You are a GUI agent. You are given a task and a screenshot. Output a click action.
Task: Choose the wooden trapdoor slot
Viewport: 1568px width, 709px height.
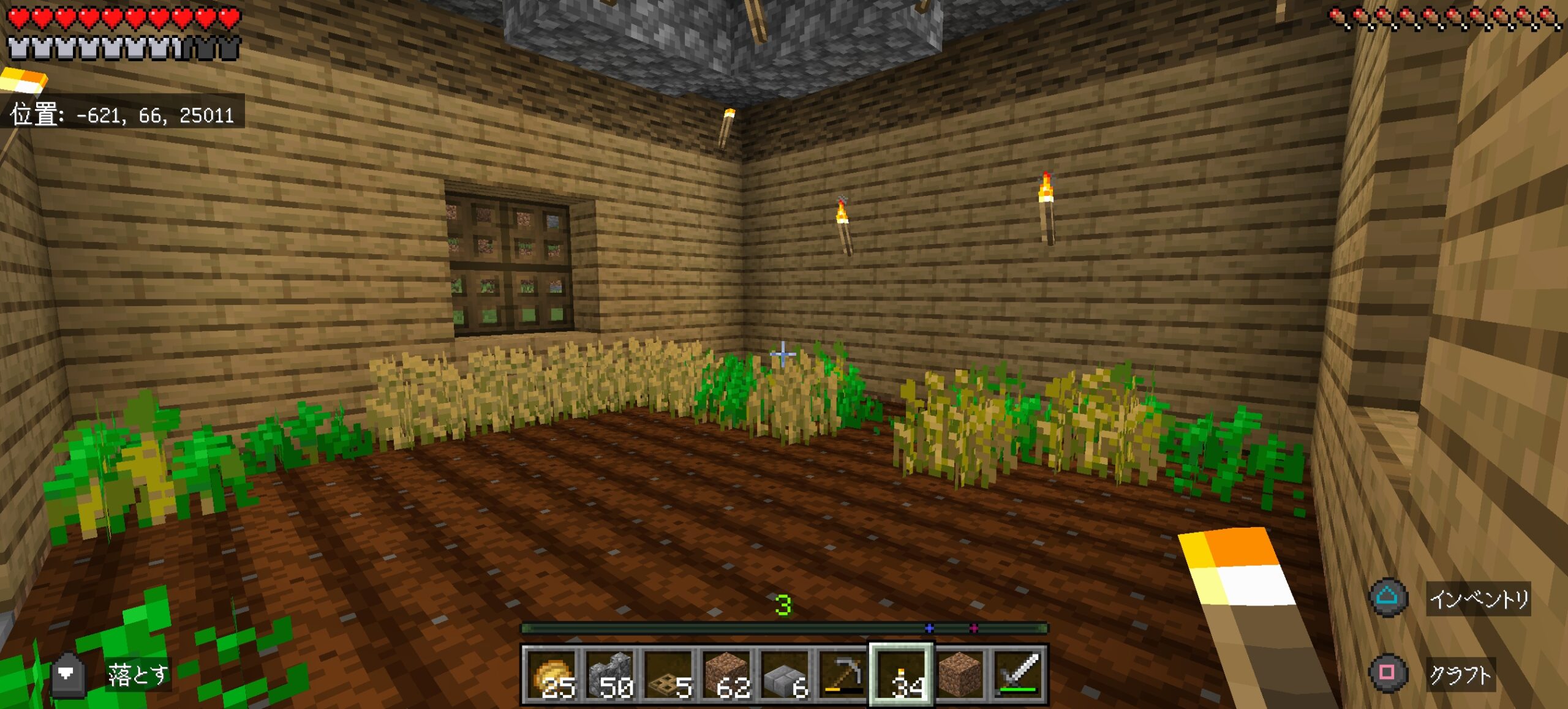(x=668, y=674)
